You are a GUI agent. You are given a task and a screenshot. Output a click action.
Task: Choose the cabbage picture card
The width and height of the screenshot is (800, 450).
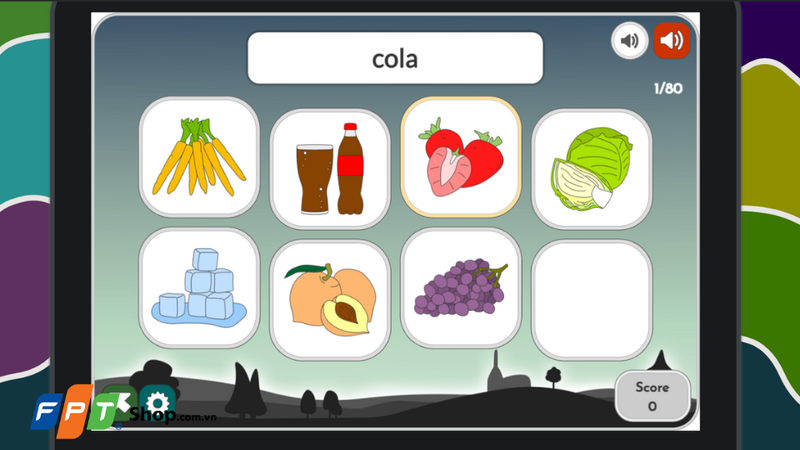coord(591,168)
